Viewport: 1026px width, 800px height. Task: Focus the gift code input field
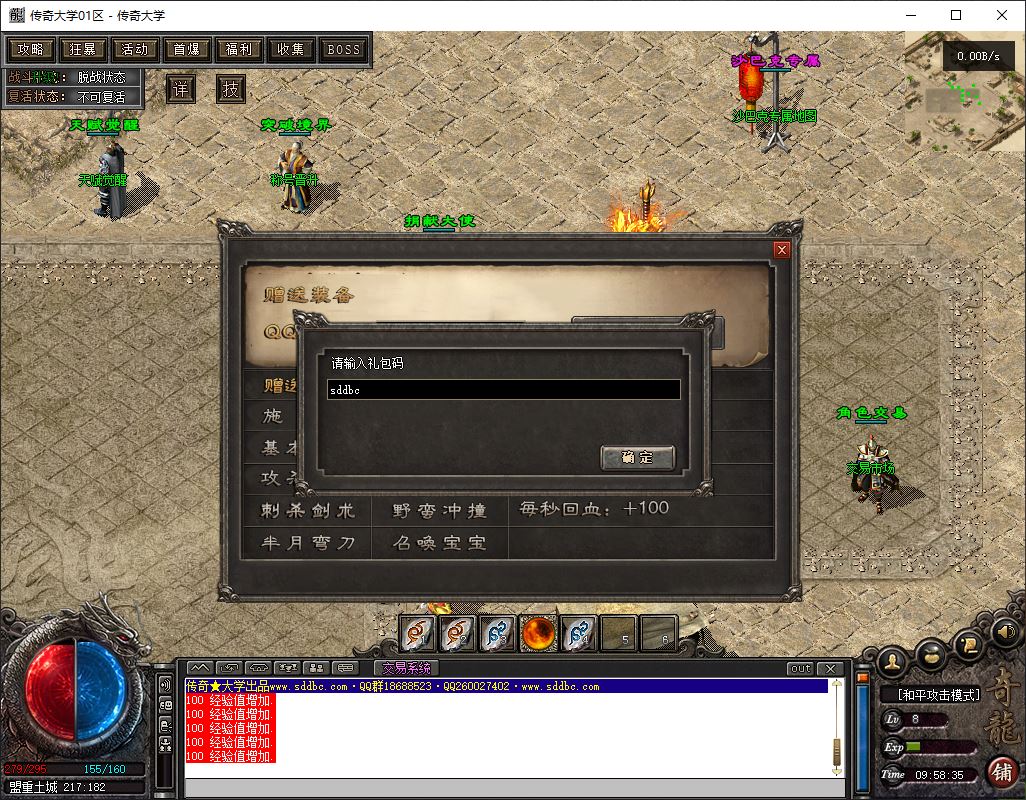[x=504, y=390]
